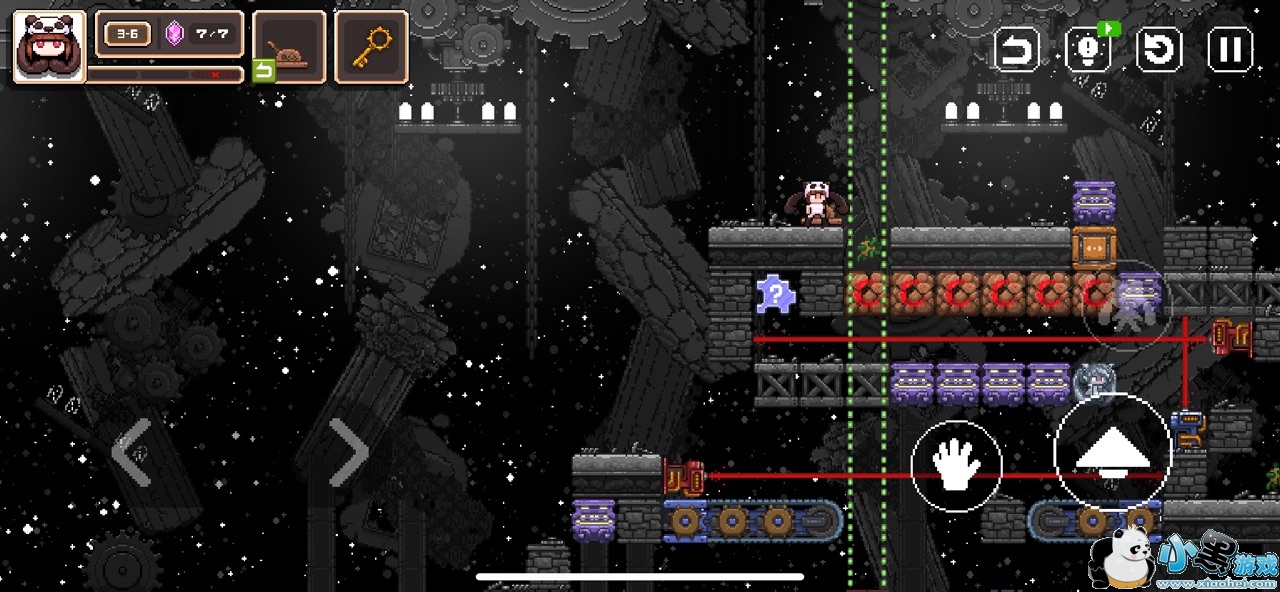
Task: Undo the last move
Action: tap(1016, 49)
